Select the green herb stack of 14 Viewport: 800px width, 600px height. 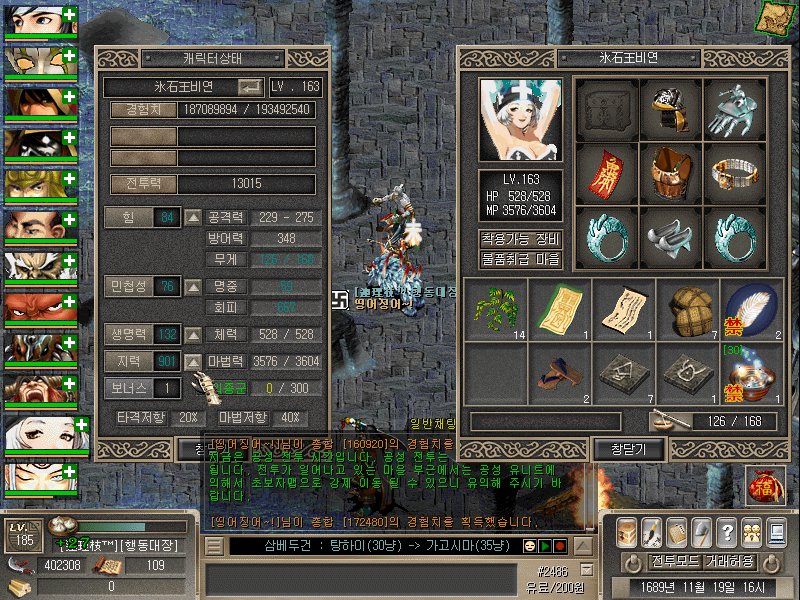pyautogui.click(x=497, y=309)
